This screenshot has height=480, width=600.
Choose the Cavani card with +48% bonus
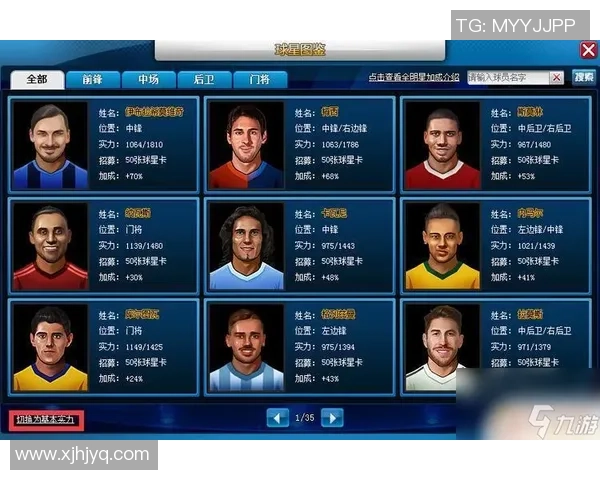point(299,244)
